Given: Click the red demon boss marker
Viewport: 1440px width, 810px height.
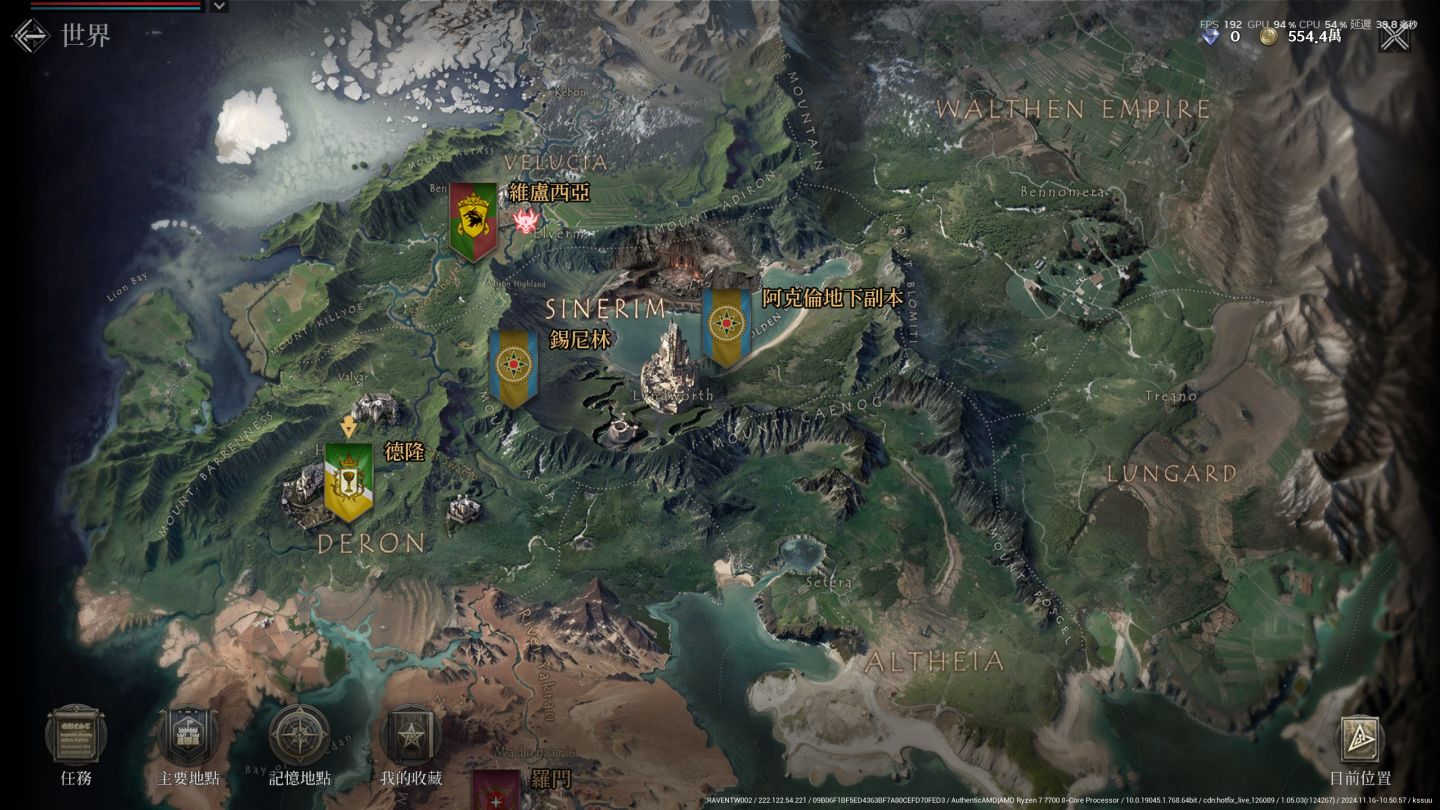Looking at the screenshot, I should pos(526,221).
